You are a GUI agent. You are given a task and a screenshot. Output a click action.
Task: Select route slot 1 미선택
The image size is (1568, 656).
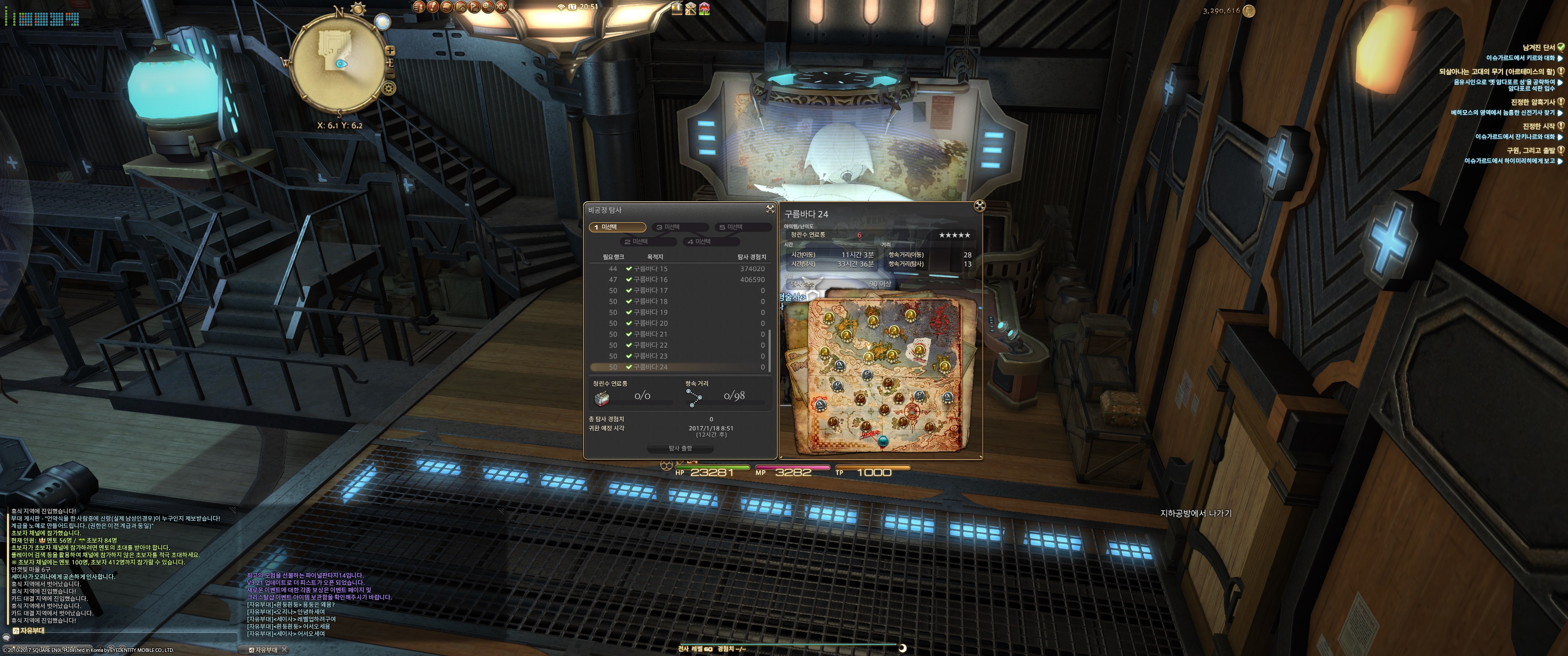point(617,227)
